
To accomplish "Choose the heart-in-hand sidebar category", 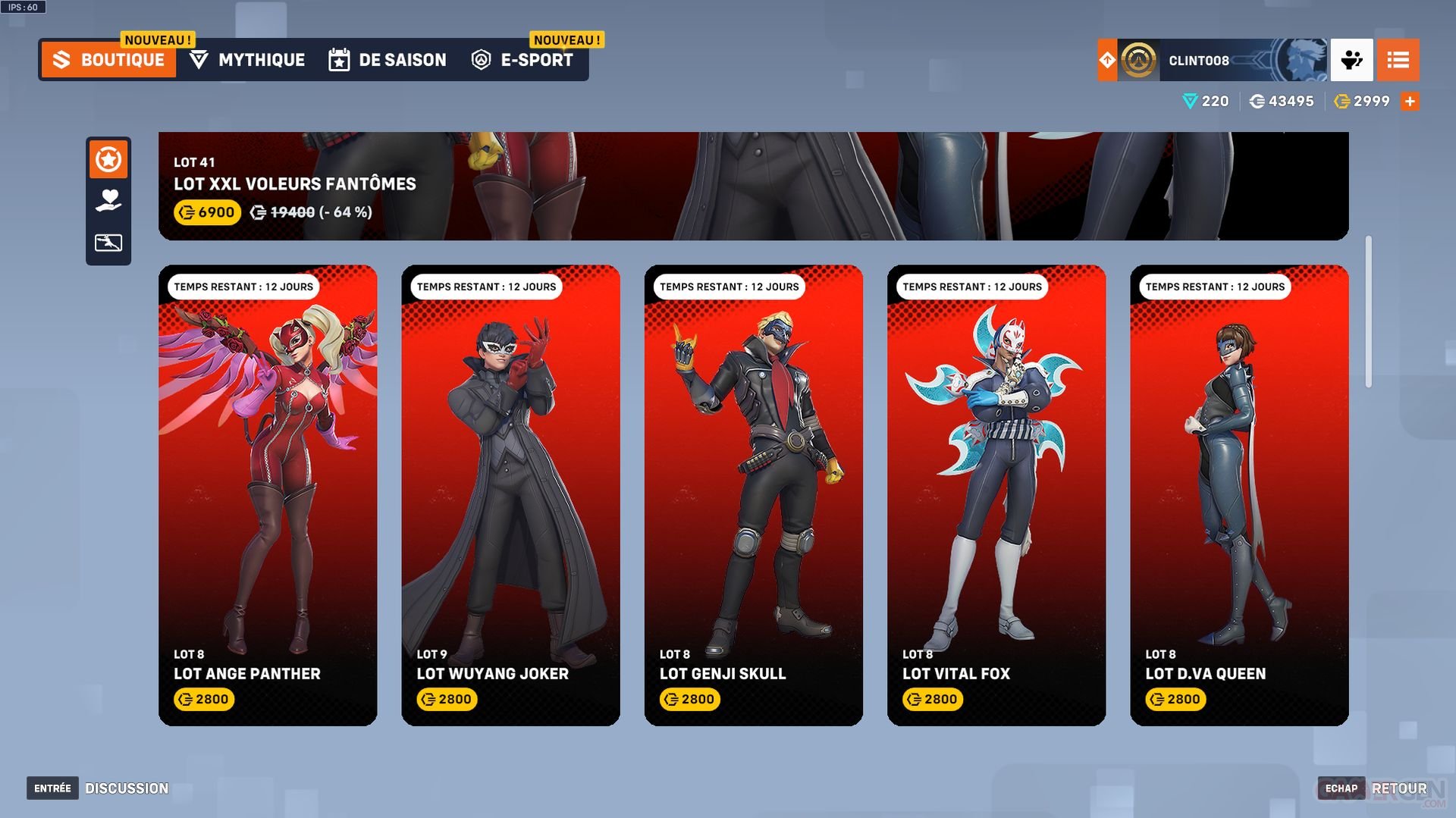I will [x=108, y=200].
